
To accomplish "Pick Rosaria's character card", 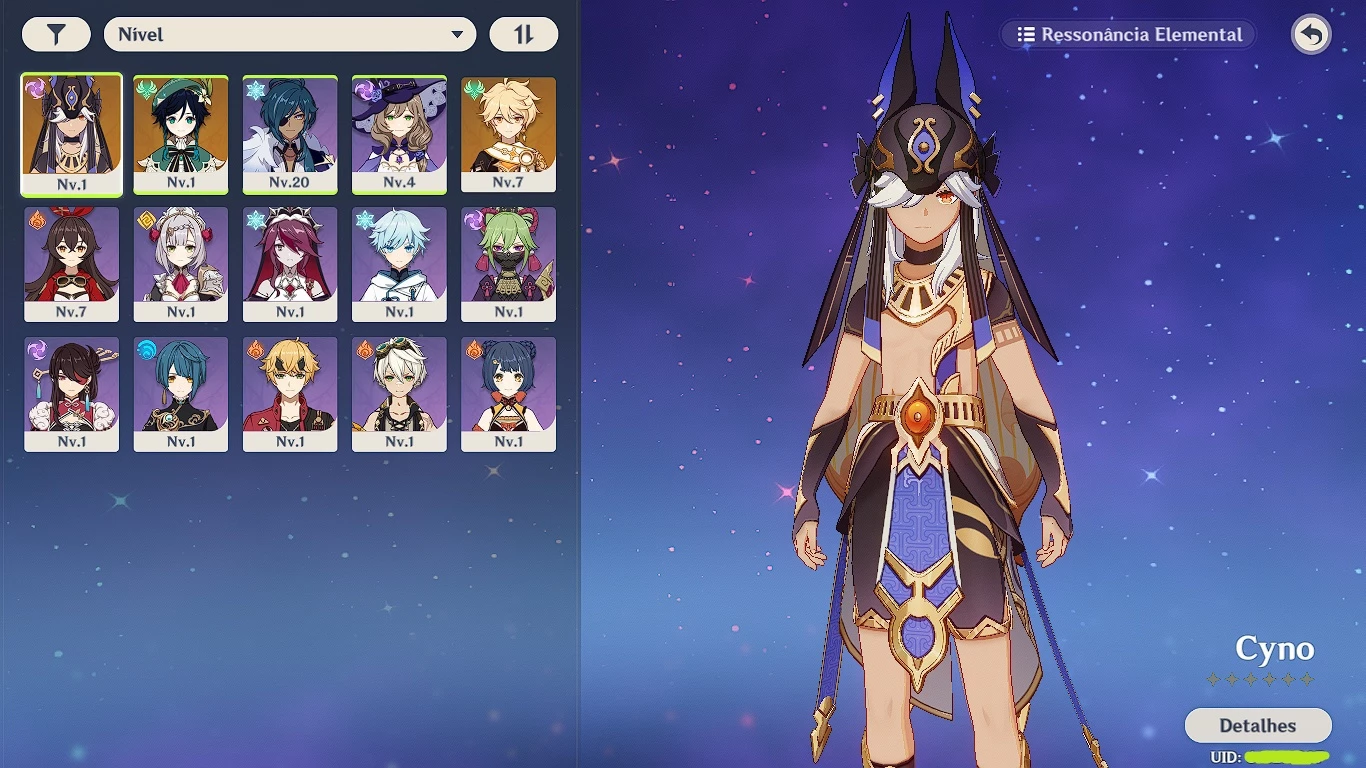I will click(x=290, y=264).
